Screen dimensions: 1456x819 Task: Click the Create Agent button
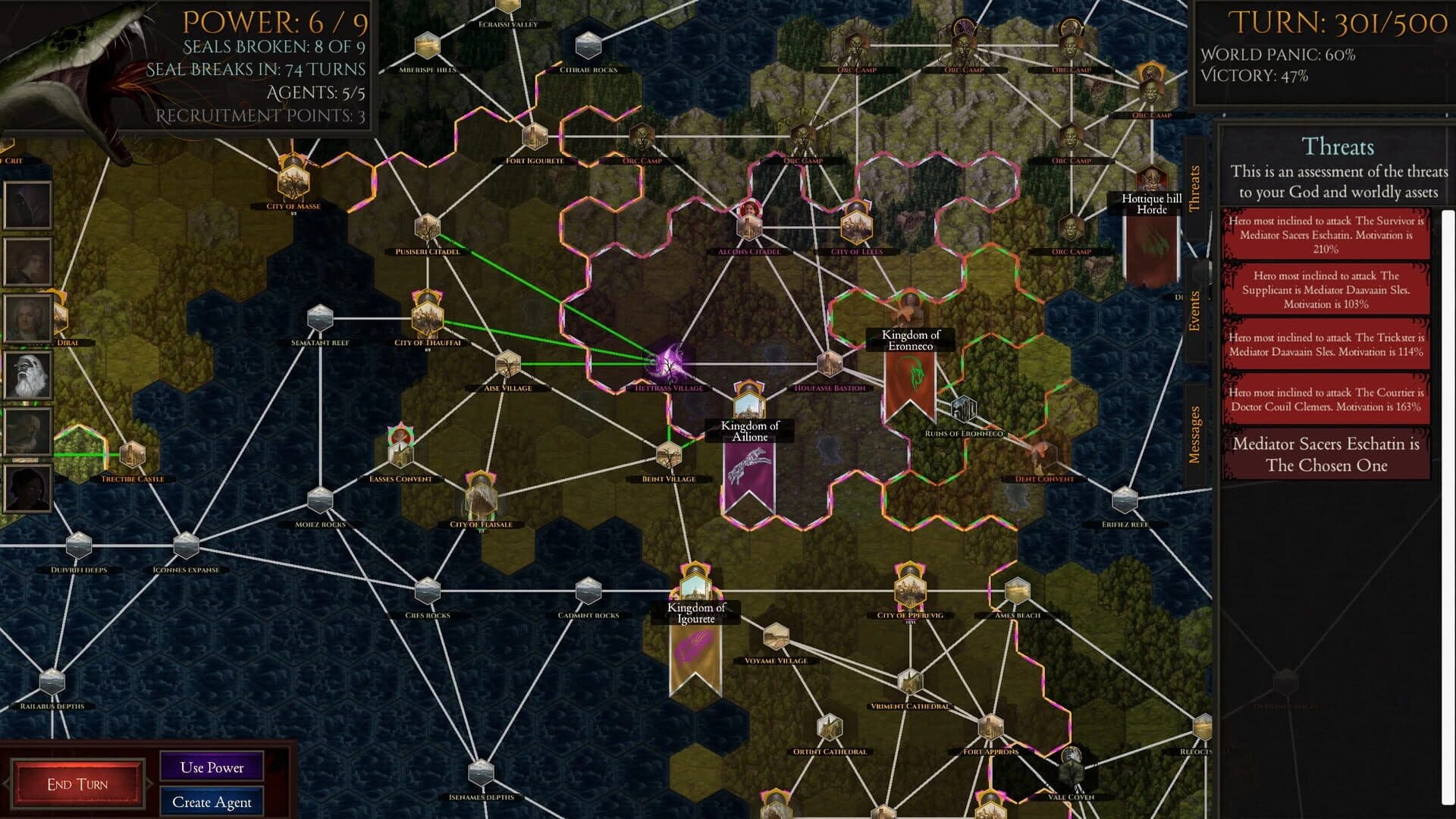212,802
